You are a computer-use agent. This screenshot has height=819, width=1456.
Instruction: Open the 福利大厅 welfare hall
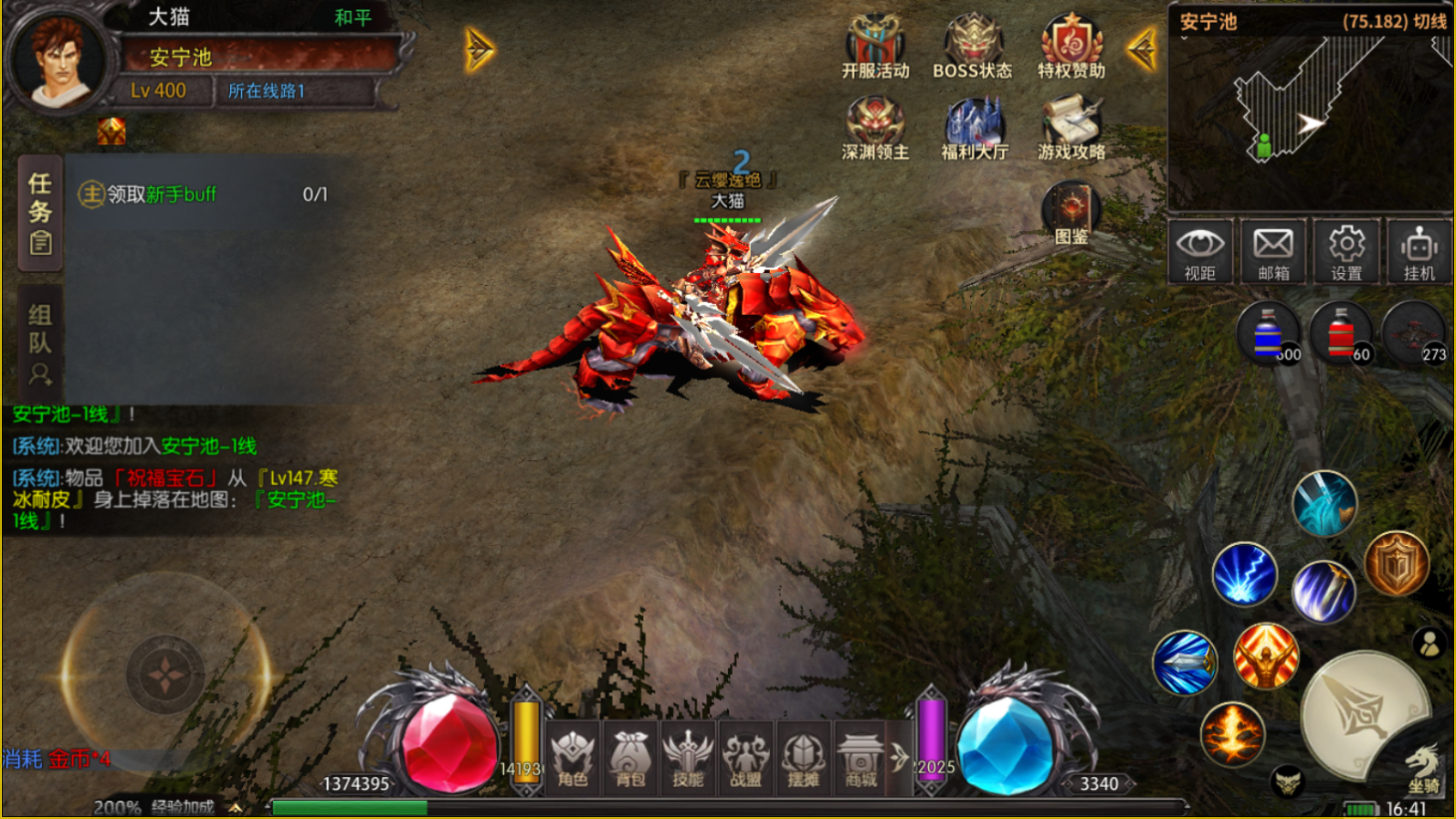click(x=974, y=128)
